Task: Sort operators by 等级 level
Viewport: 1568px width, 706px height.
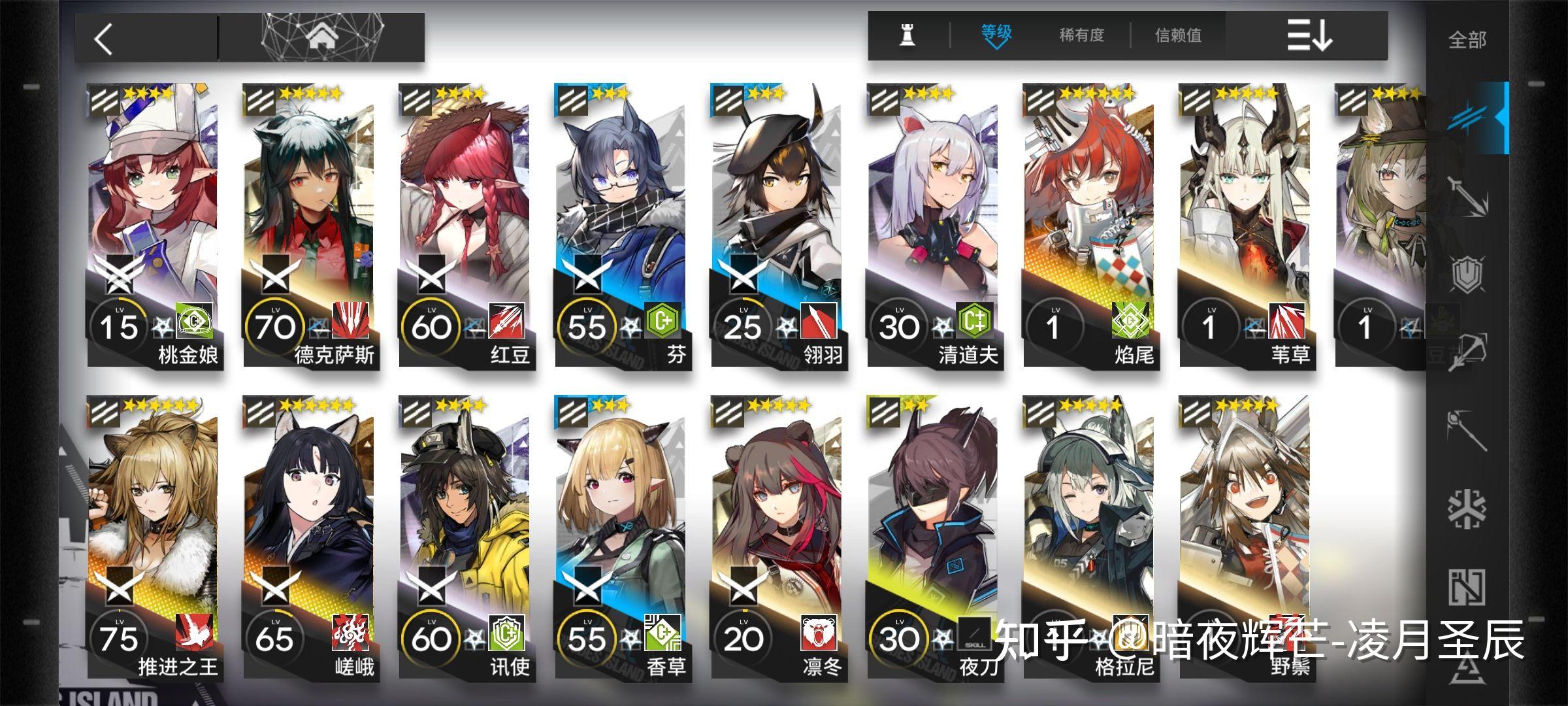Action: [x=996, y=35]
